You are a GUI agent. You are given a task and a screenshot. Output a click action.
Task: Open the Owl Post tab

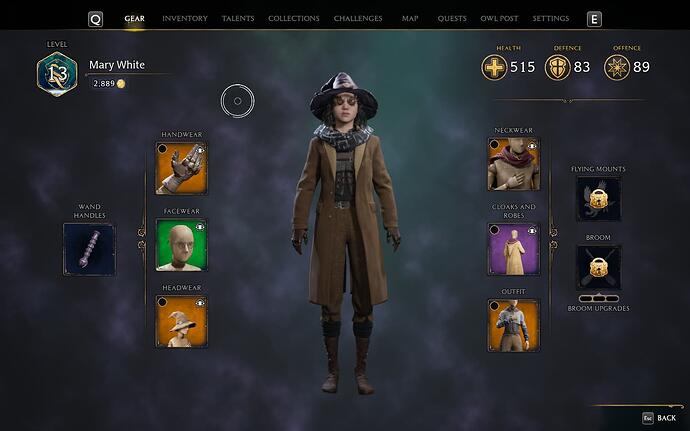tap(500, 19)
